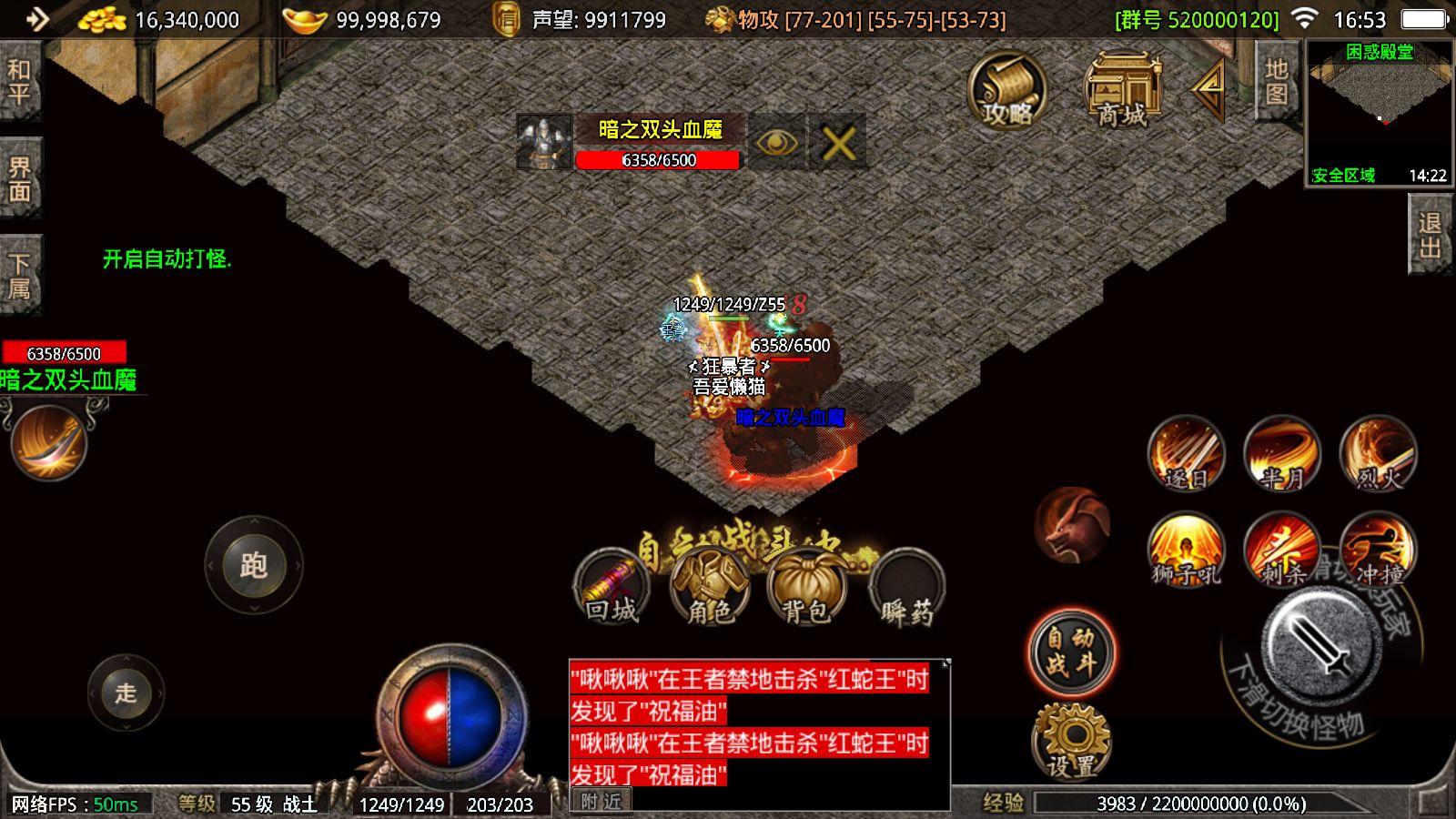Open the 商城 shop
Screen dimensions: 1456x819
pos(1123,91)
